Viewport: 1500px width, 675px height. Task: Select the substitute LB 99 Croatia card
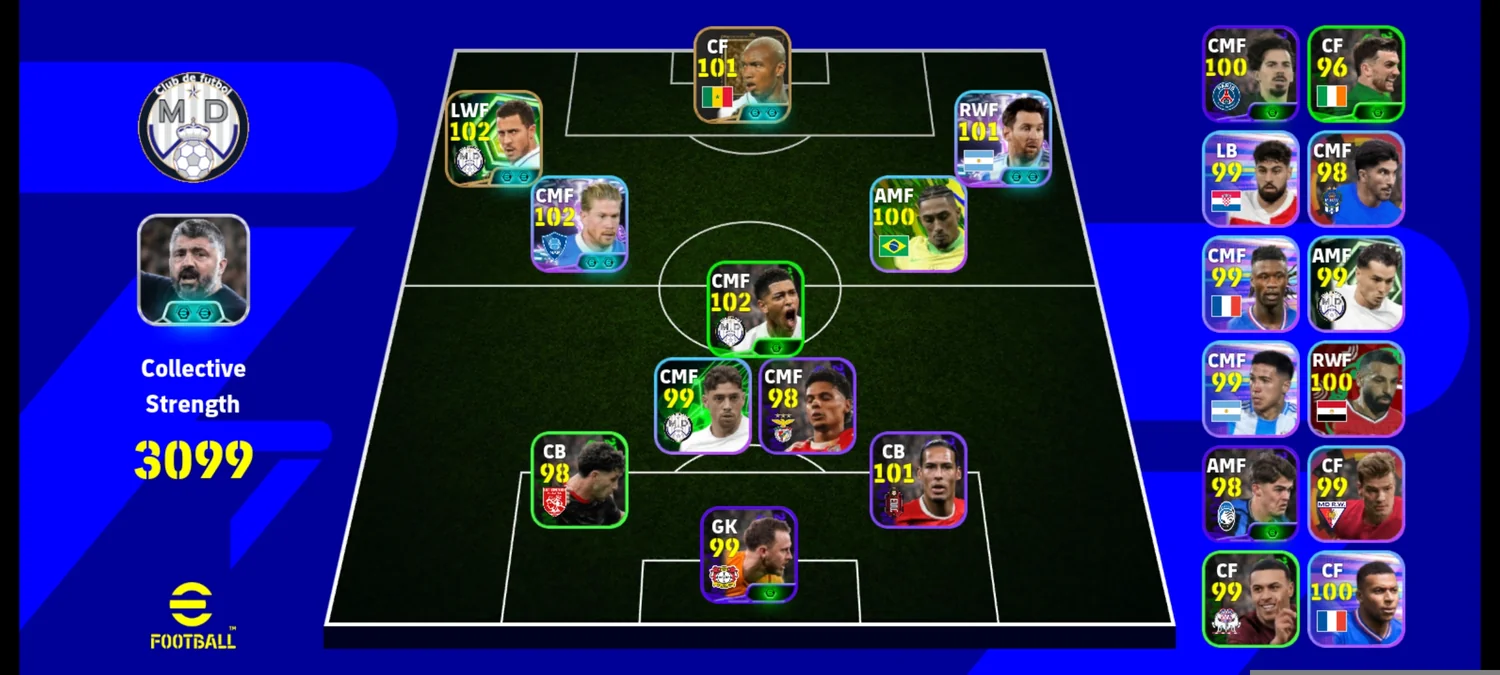pyautogui.click(x=1250, y=179)
